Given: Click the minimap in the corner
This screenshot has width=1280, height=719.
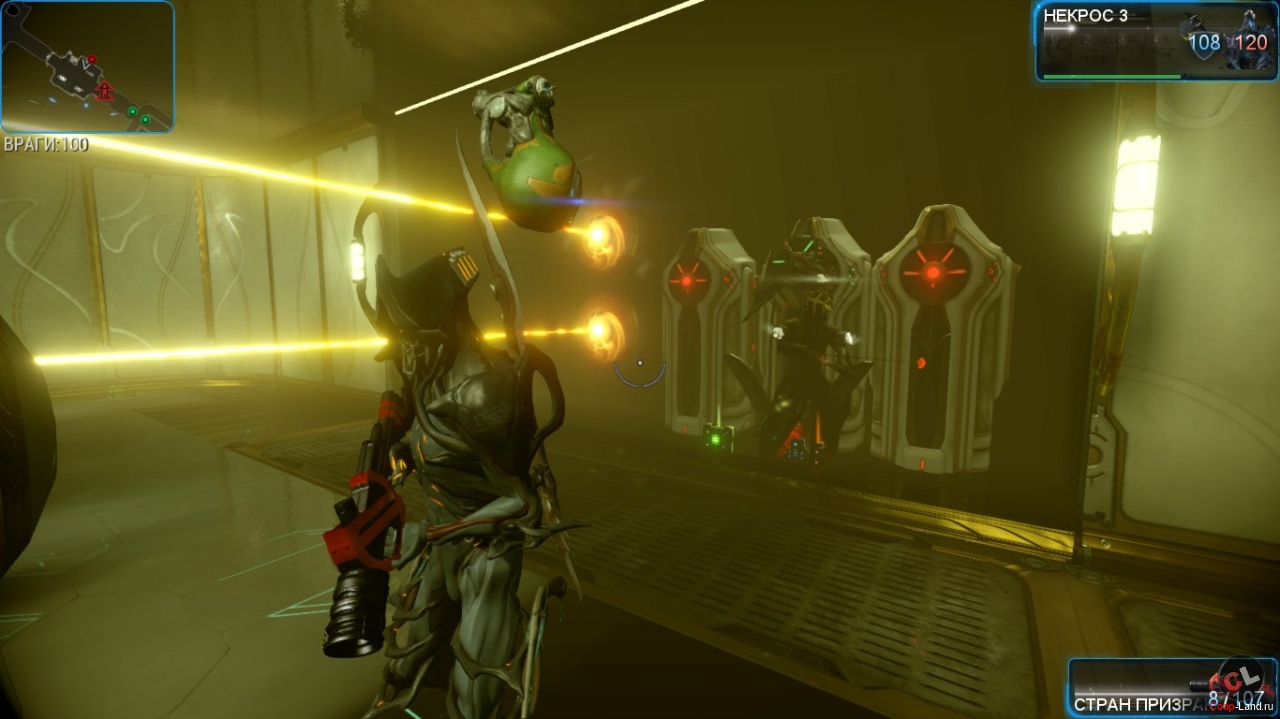Looking at the screenshot, I should 87,66.
